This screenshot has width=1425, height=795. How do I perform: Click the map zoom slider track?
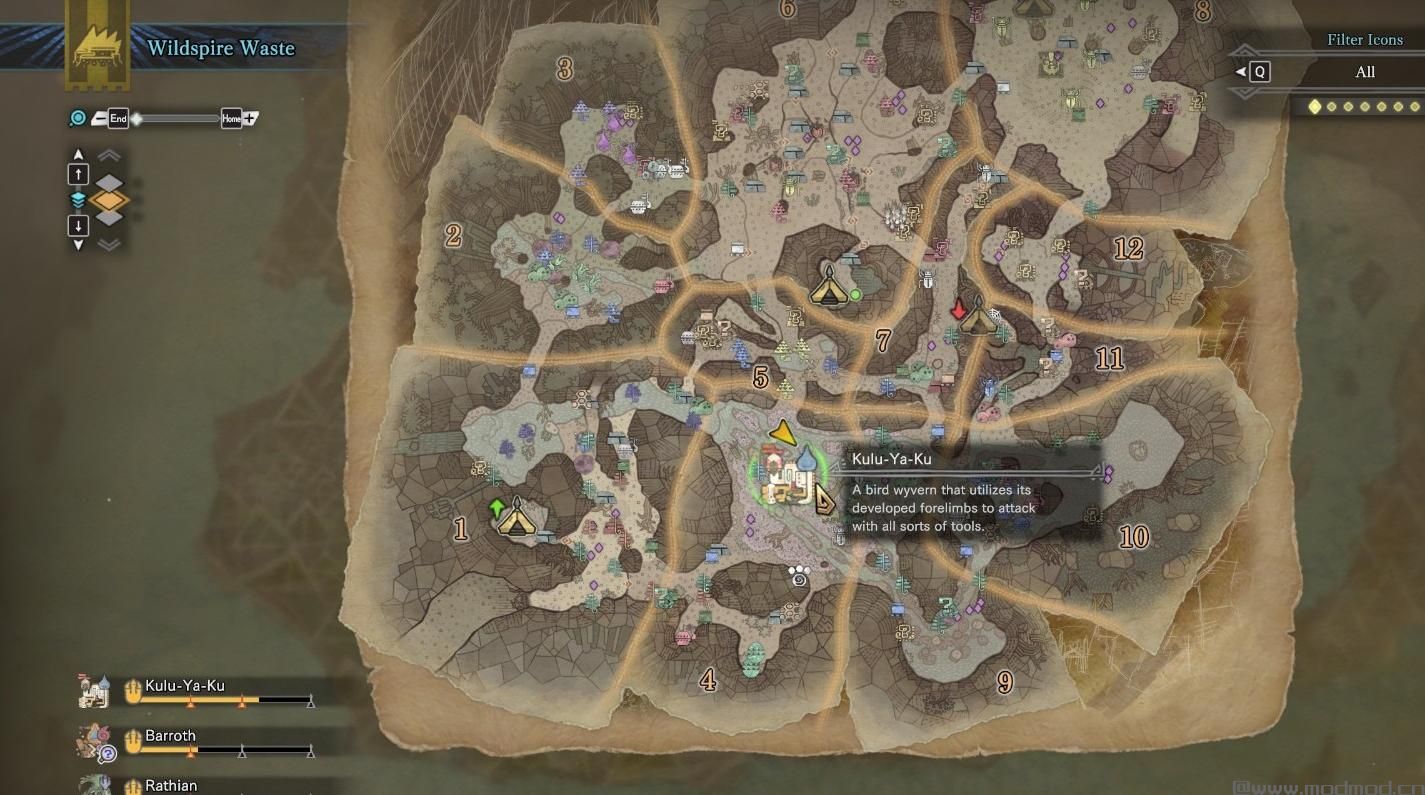176,119
